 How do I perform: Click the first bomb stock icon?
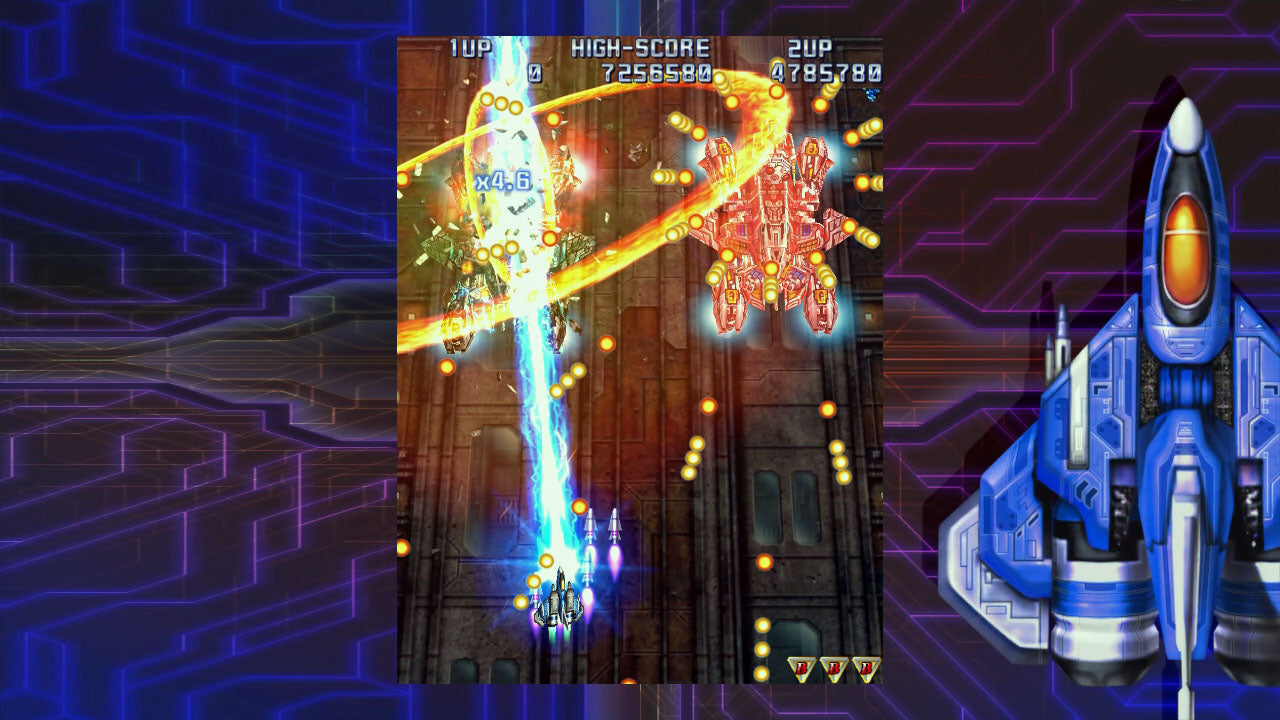(800, 666)
